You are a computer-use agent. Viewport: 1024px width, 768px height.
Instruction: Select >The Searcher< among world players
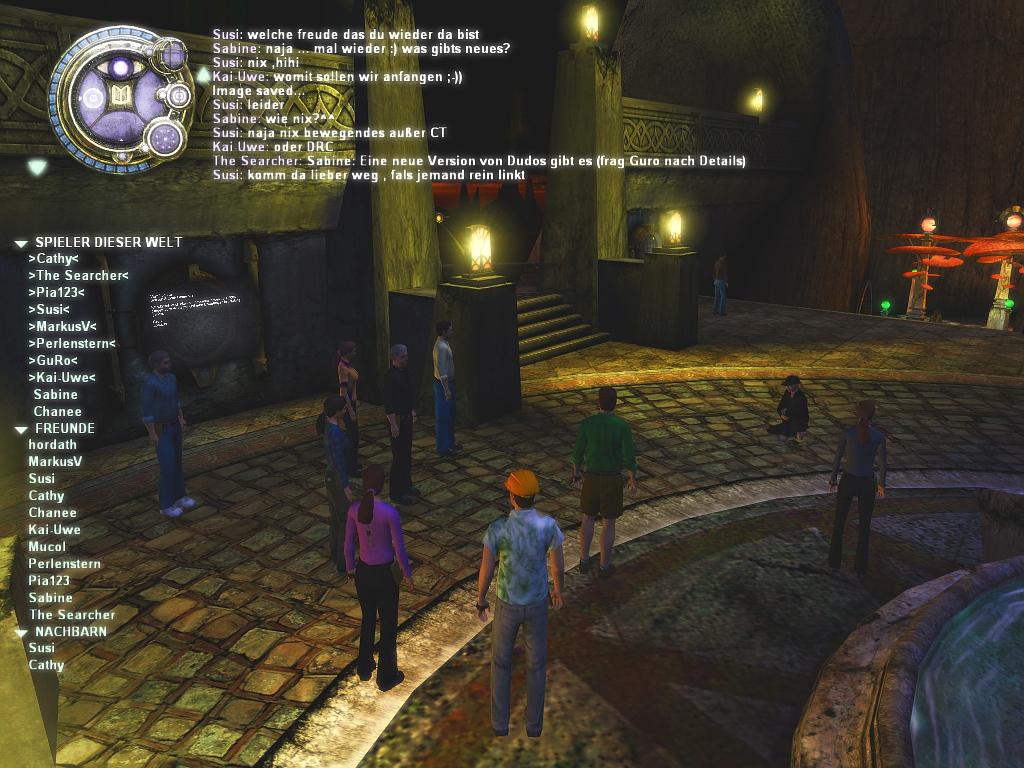coord(78,275)
